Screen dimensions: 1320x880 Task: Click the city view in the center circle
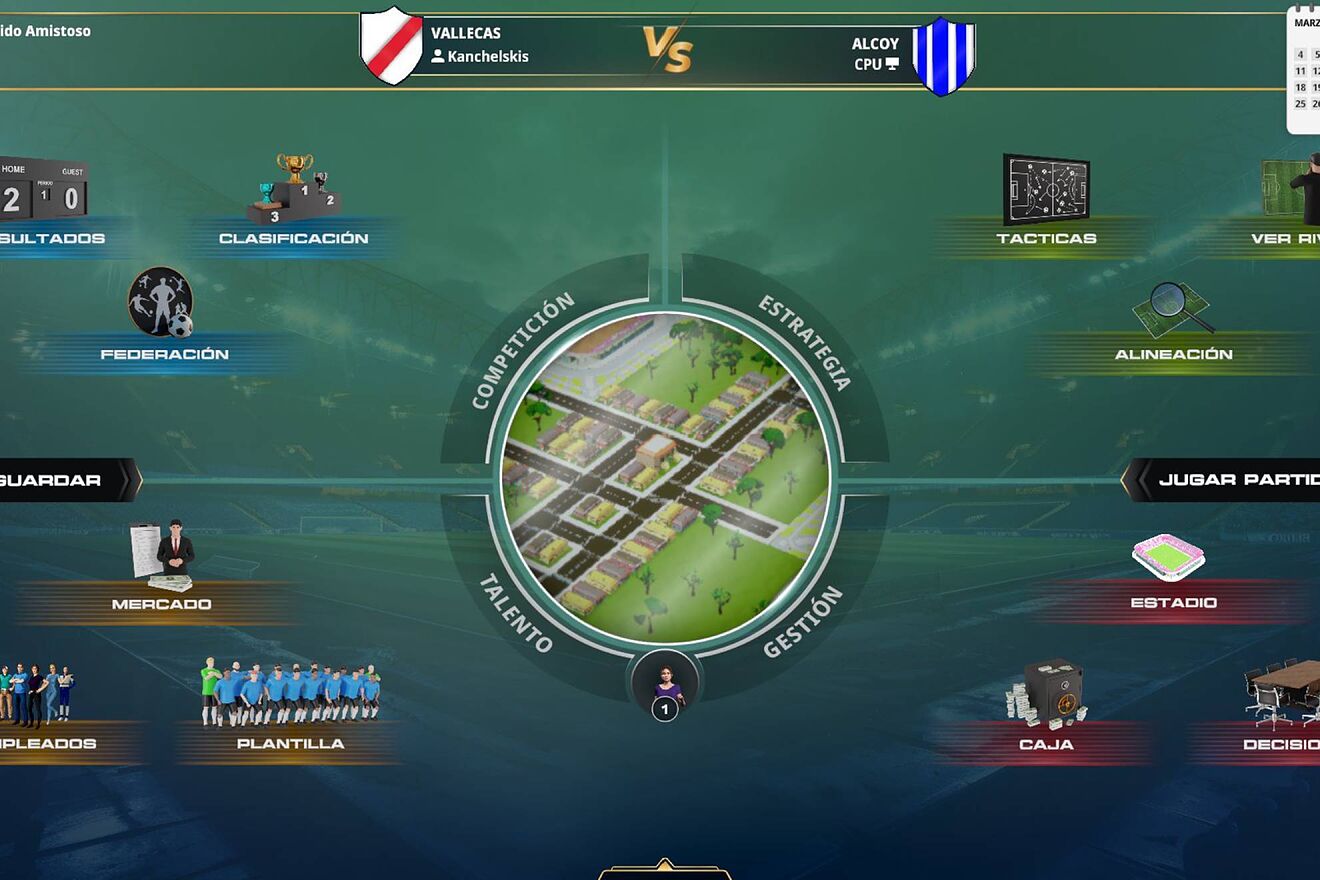pyautogui.click(x=665, y=478)
